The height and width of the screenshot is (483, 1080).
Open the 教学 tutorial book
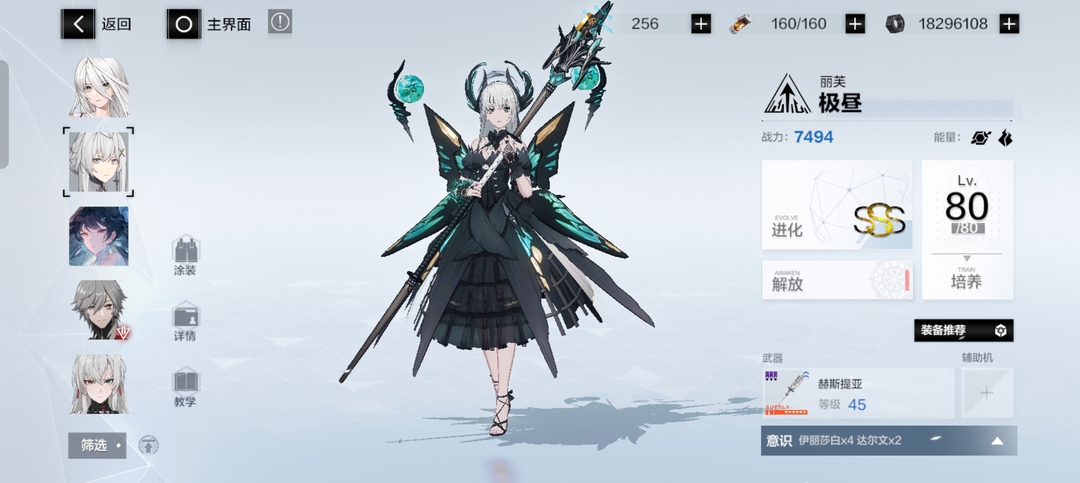[185, 388]
